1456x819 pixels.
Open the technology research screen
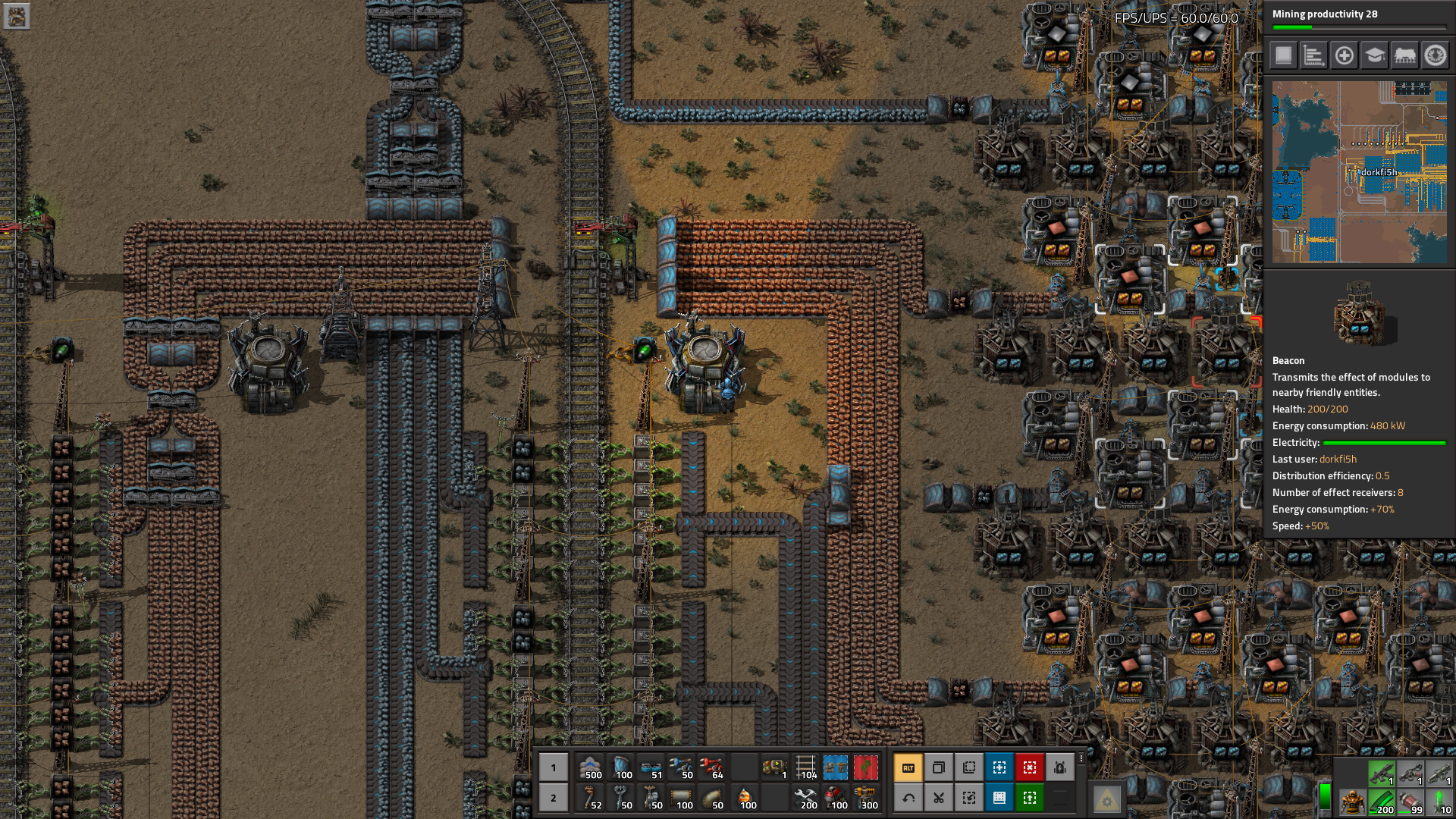pos(1375,56)
